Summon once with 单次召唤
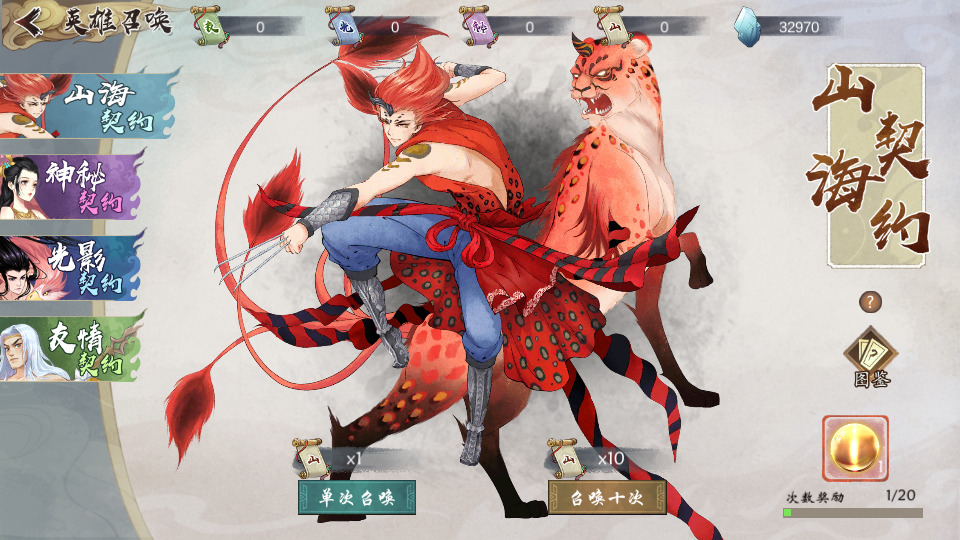 (x=357, y=496)
